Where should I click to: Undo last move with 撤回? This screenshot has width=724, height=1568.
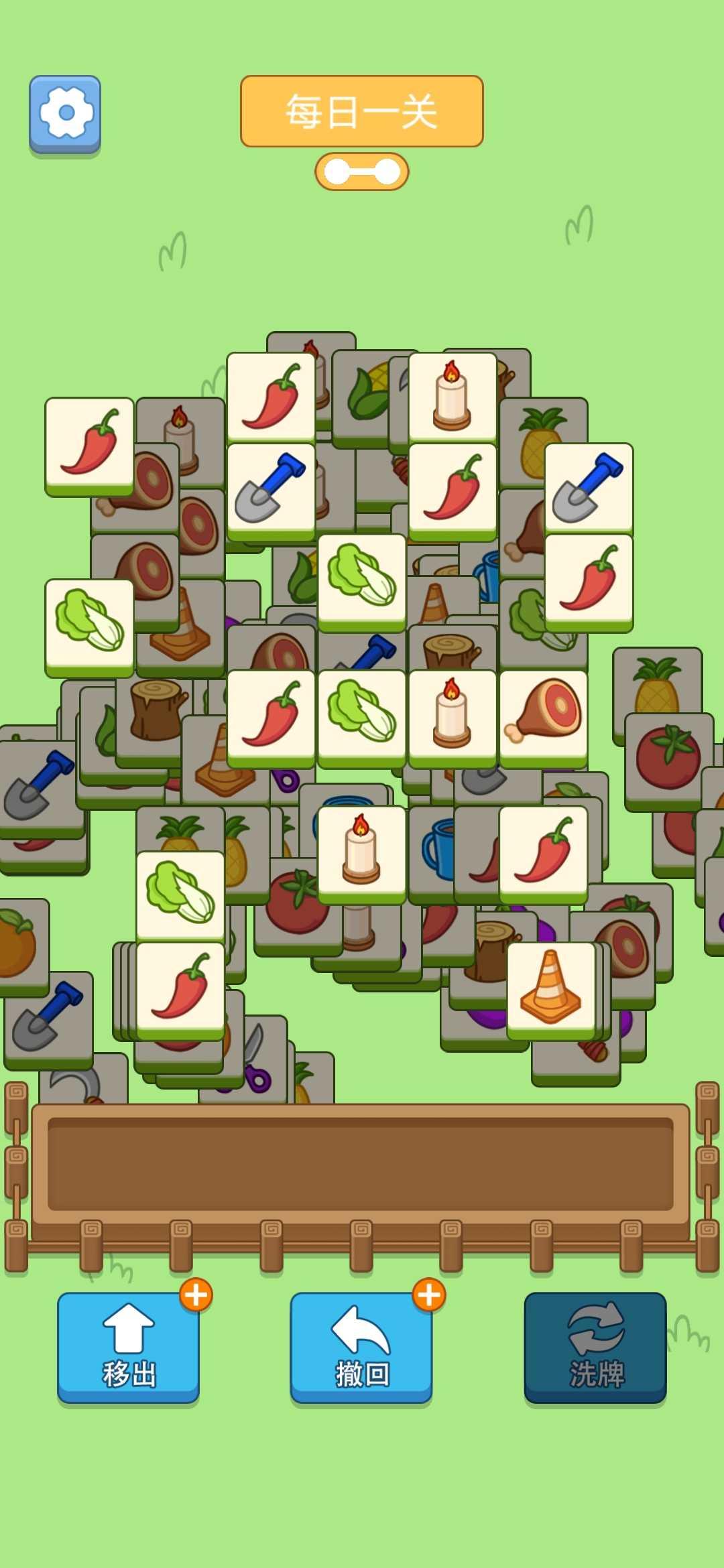[x=361, y=1346]
